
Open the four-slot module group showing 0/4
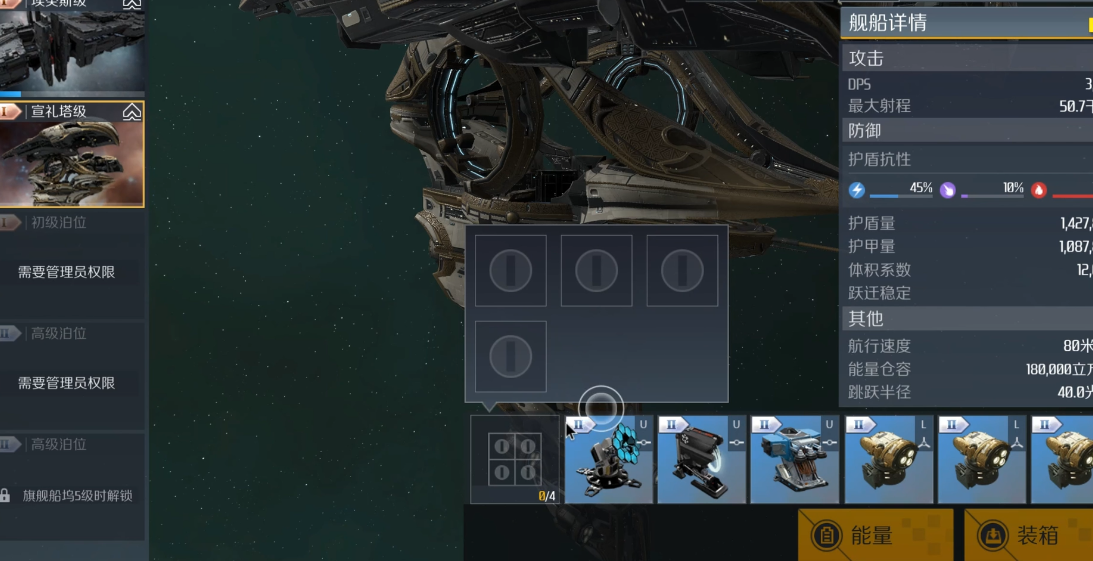point(515,460)
